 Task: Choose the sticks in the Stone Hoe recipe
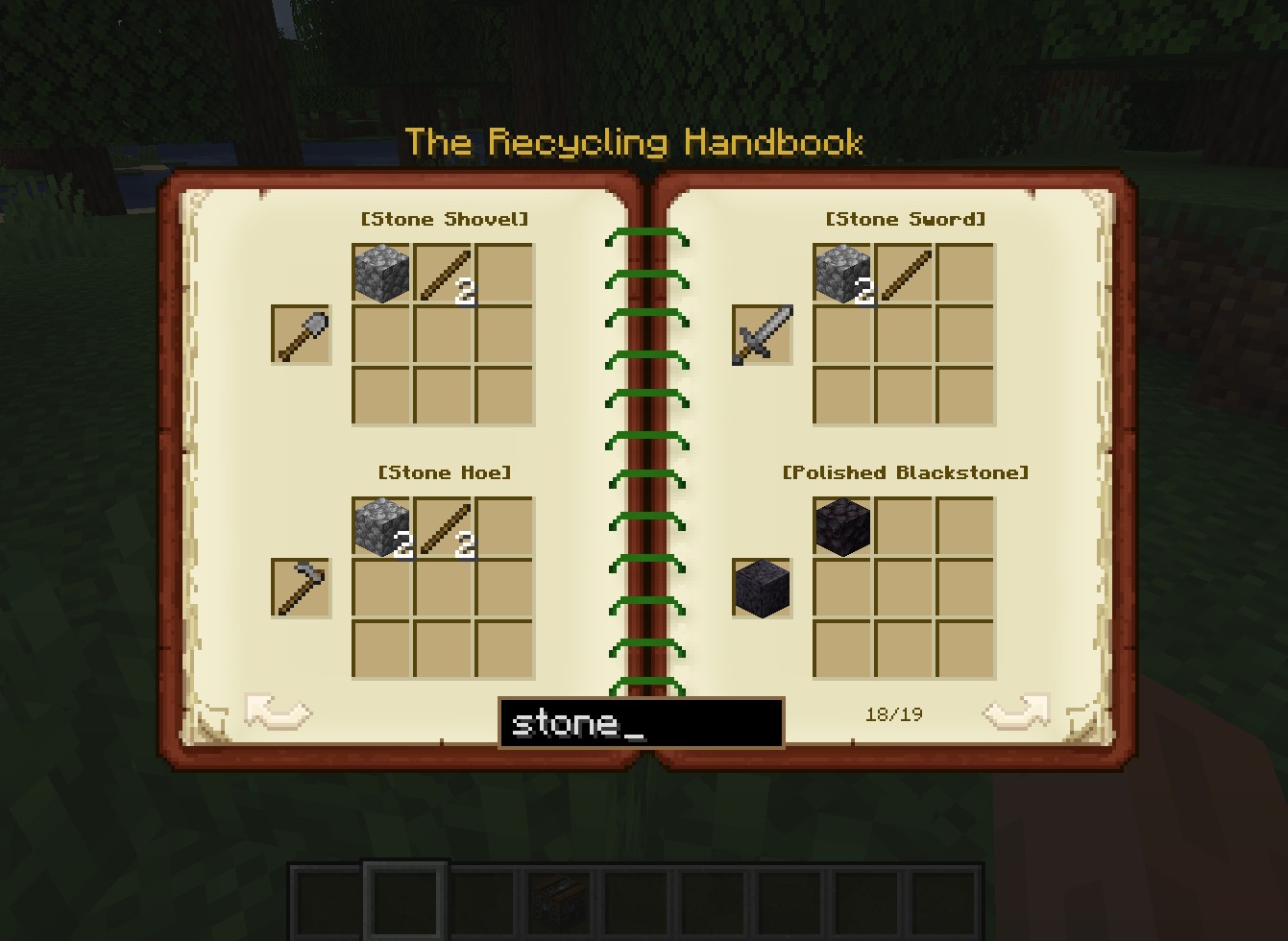pos(444,527)
